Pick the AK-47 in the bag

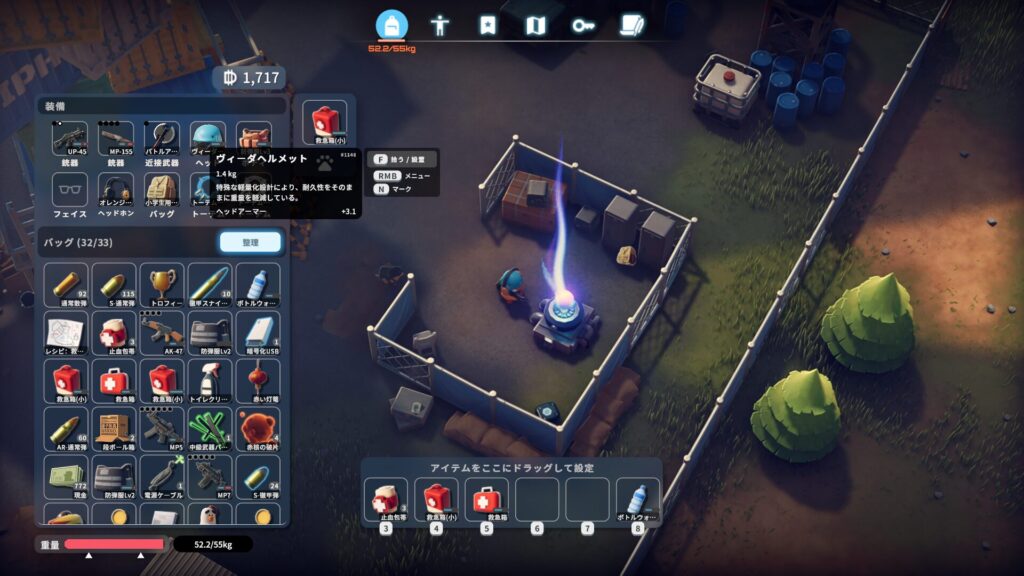[161, 332]
